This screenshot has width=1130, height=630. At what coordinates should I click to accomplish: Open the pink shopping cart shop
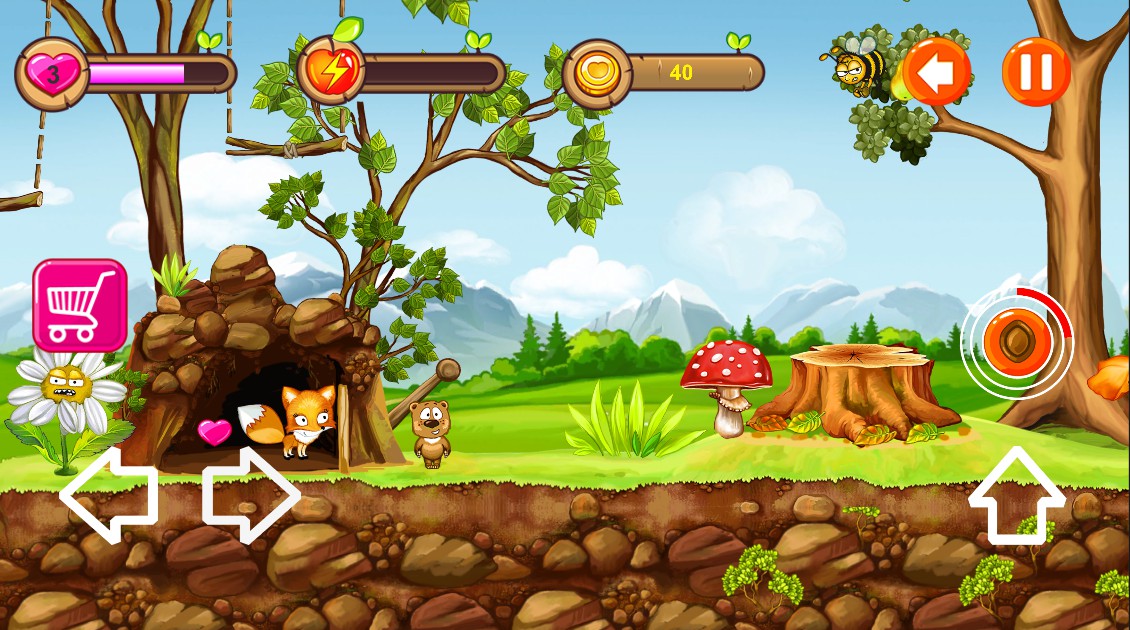(80, 305)
